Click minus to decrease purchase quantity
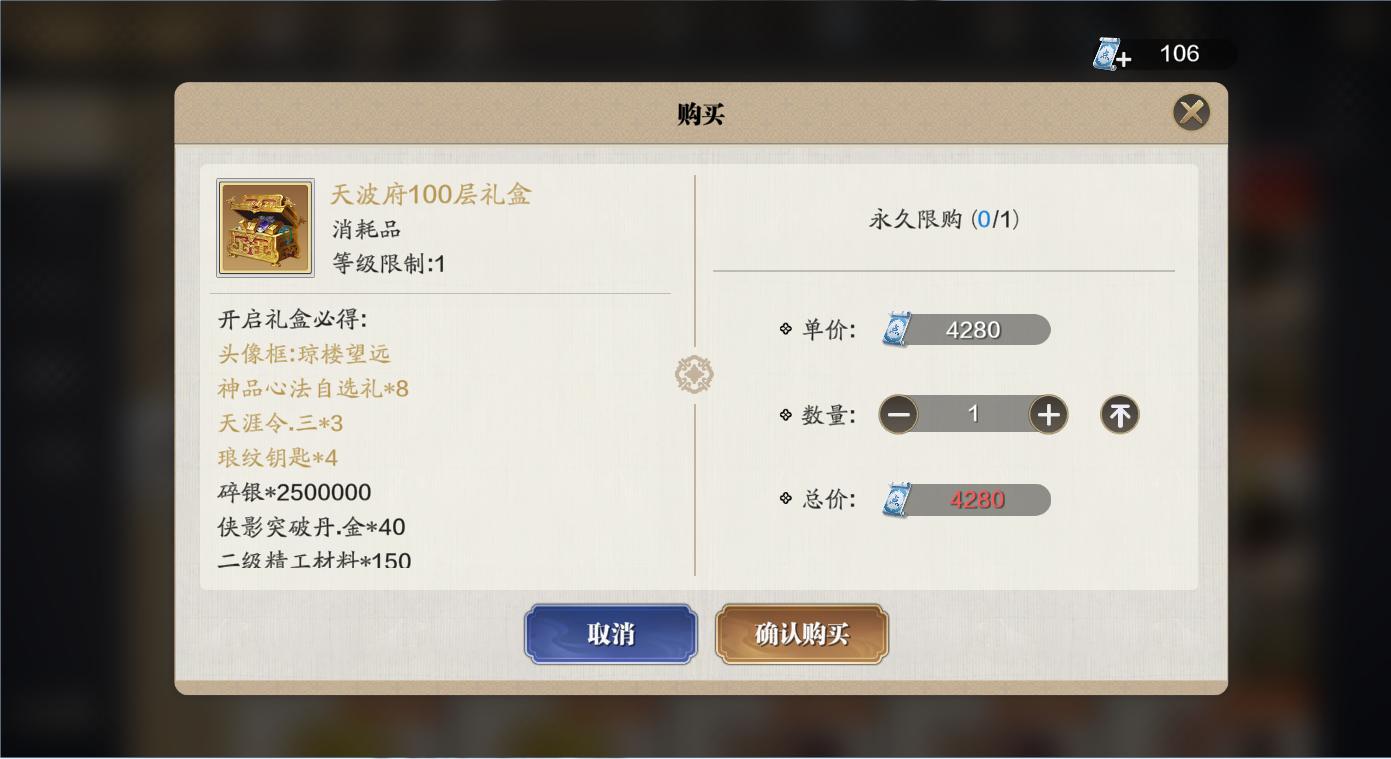 [x=898, y=414]
